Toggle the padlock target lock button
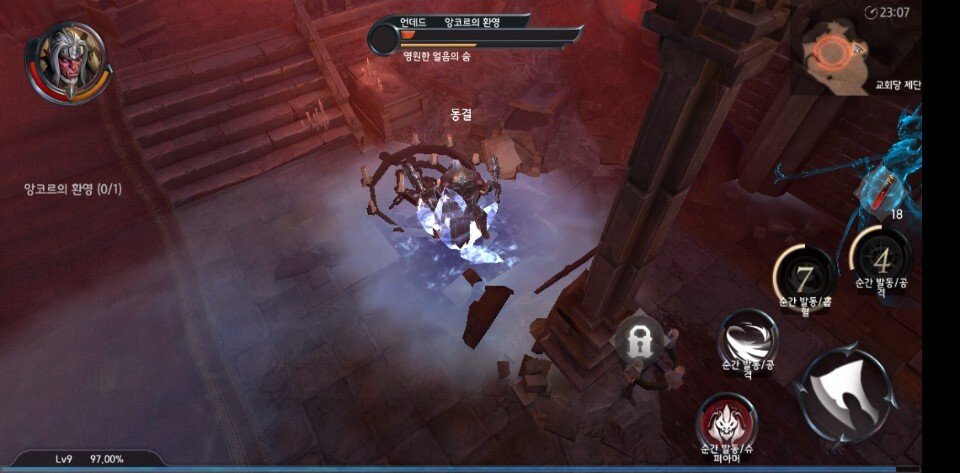 point(637,341)
